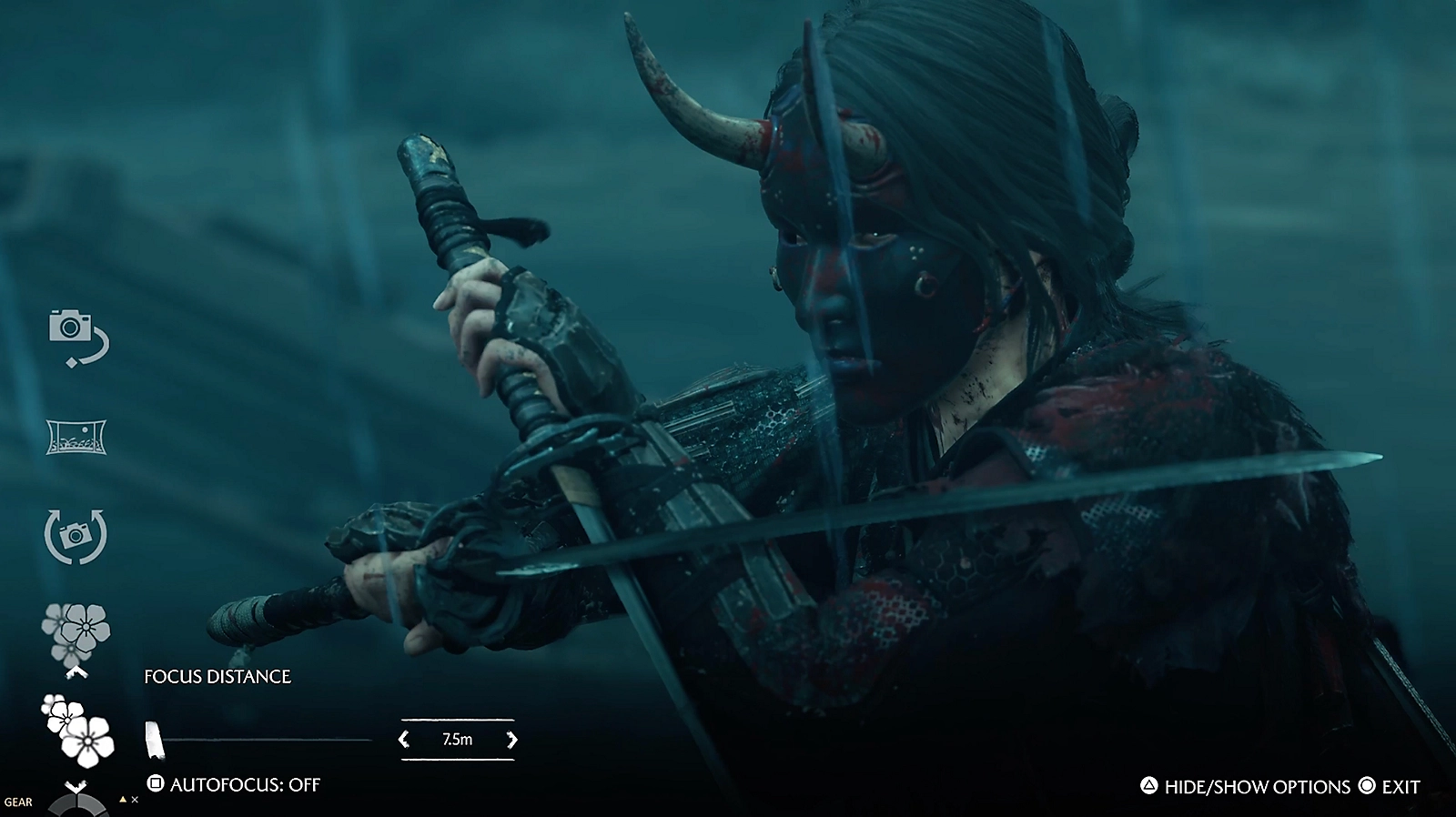Select the camera tracking shot icon

click(77, 336)
